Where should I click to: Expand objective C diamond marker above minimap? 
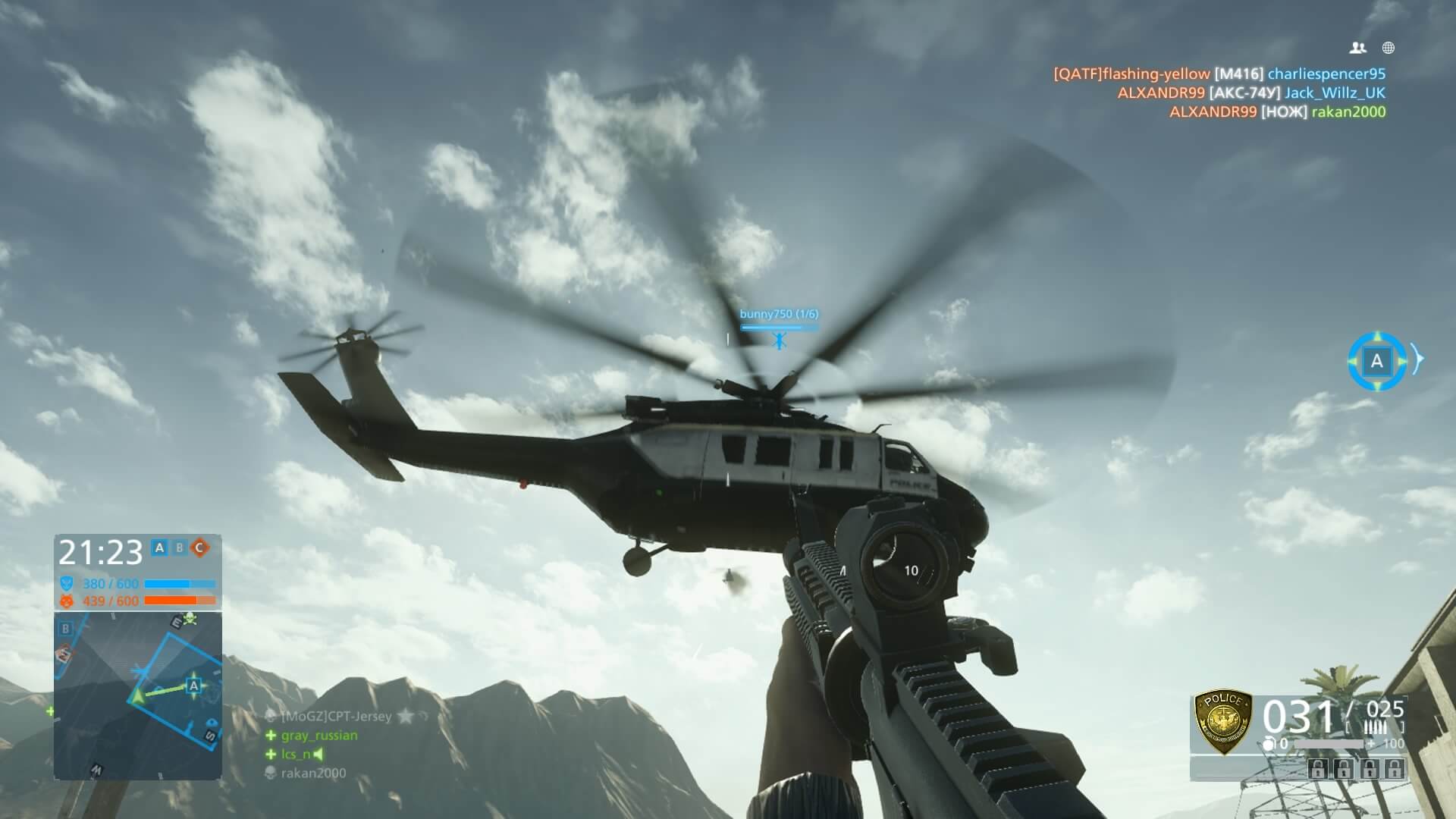click(199, 548)
